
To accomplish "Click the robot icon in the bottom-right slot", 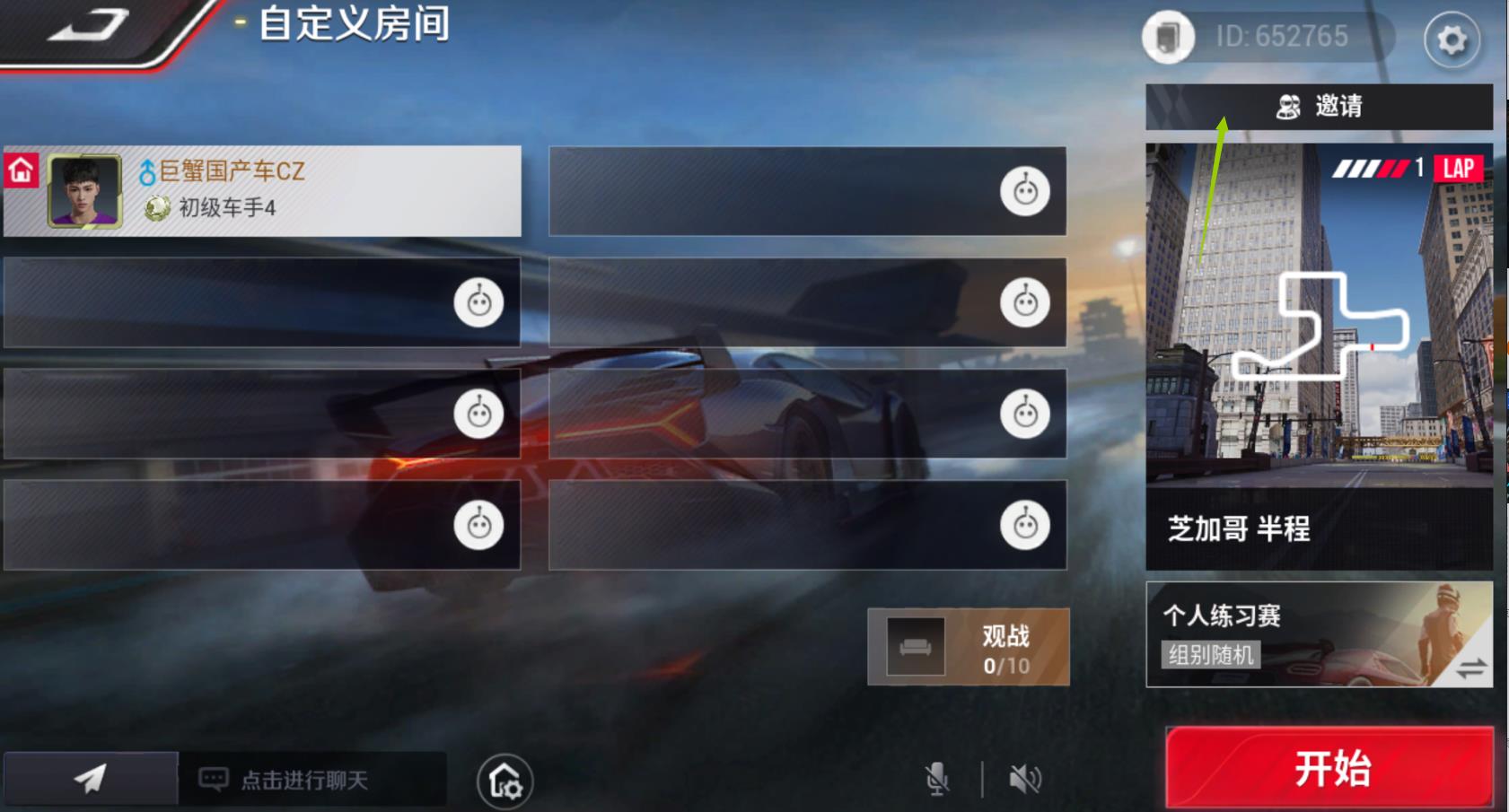I will pyautogui.click(x=1023, y=527).
